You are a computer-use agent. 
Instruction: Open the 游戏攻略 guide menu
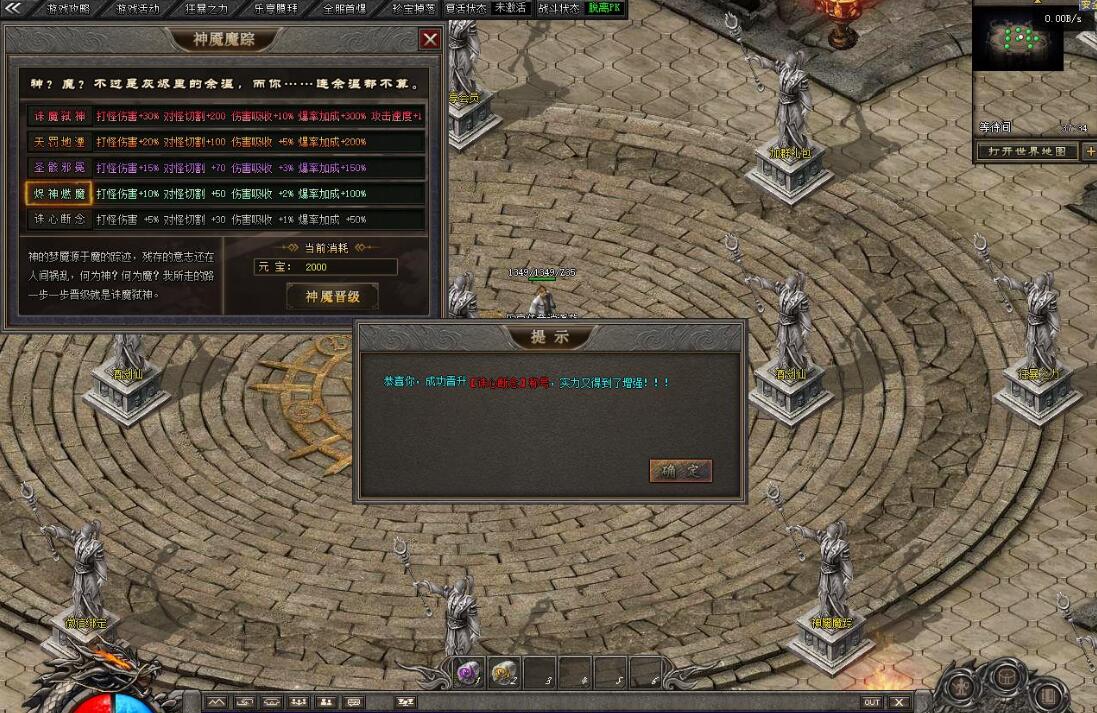point(66,8)
